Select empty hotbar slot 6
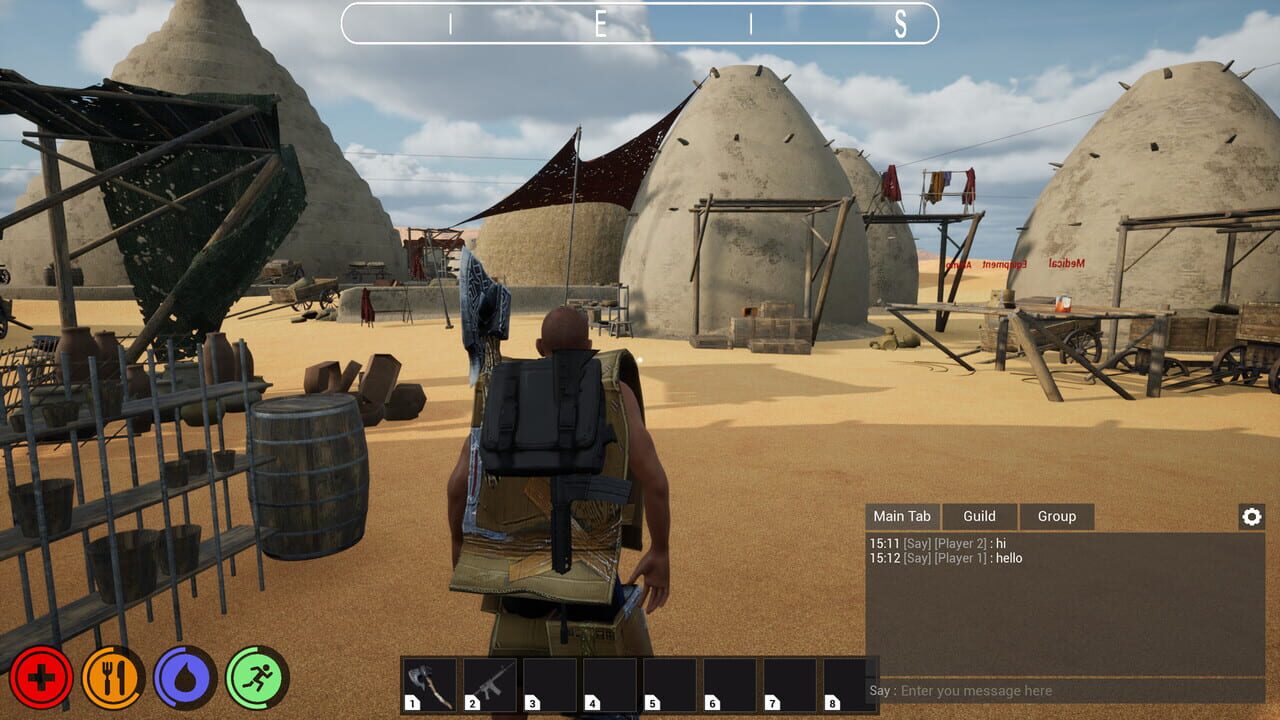This screenshot has height=720, width=1280. [730, 683]
